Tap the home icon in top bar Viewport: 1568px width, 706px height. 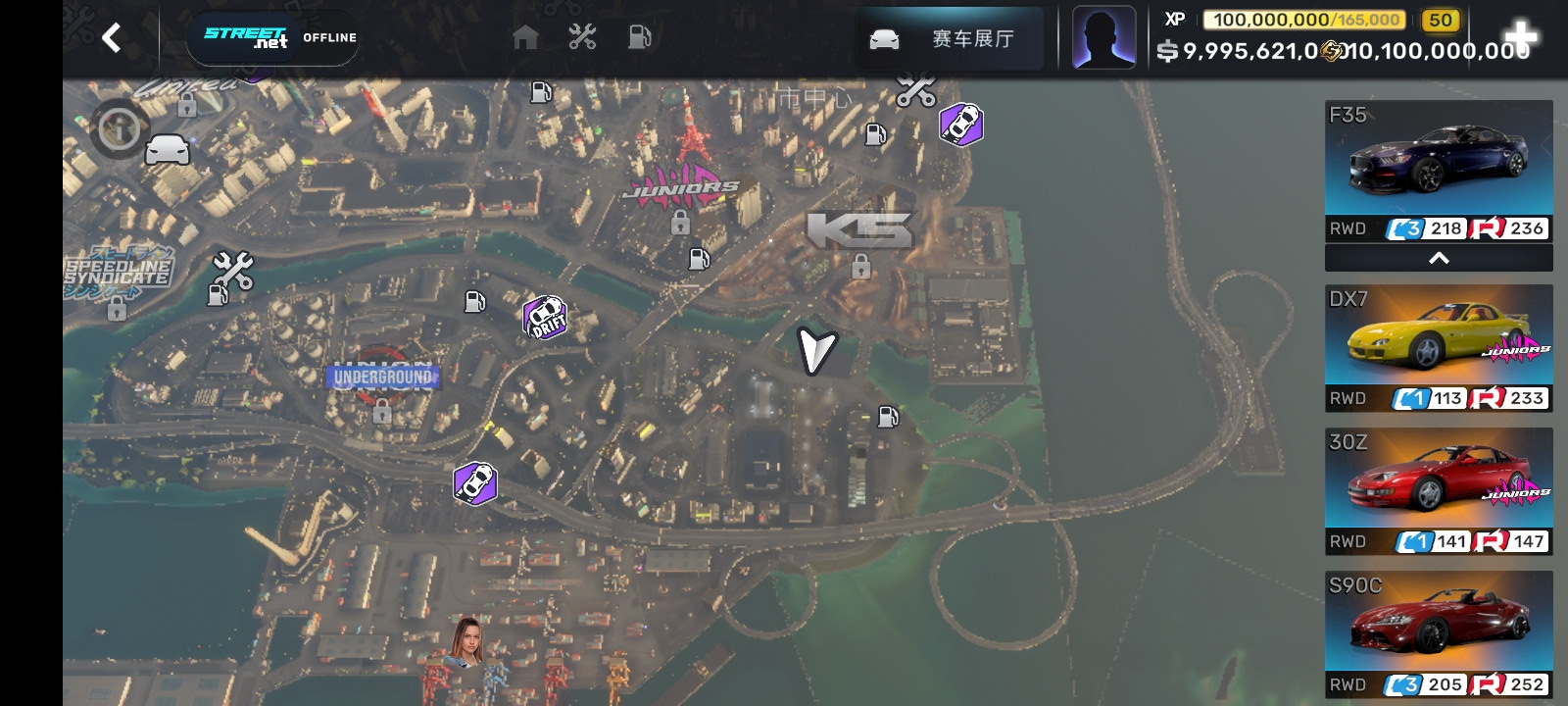coord(525,38)
